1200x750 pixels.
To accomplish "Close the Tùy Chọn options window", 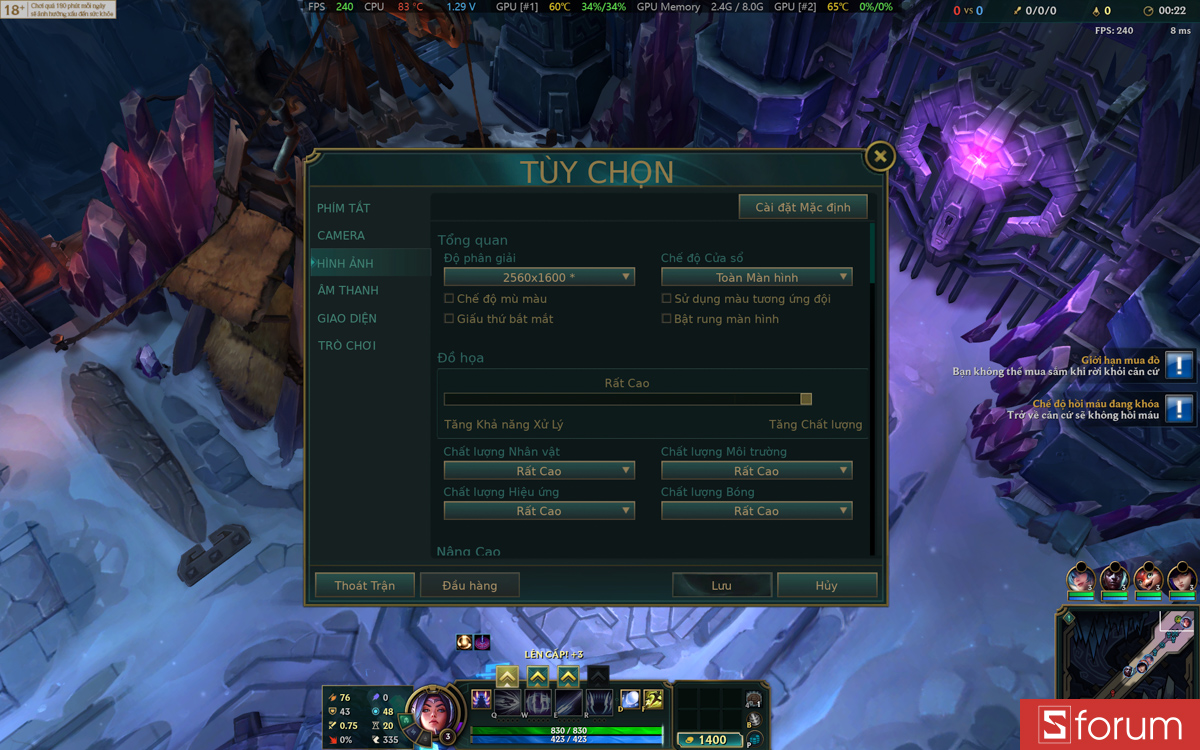I will [x=879, y=156].
